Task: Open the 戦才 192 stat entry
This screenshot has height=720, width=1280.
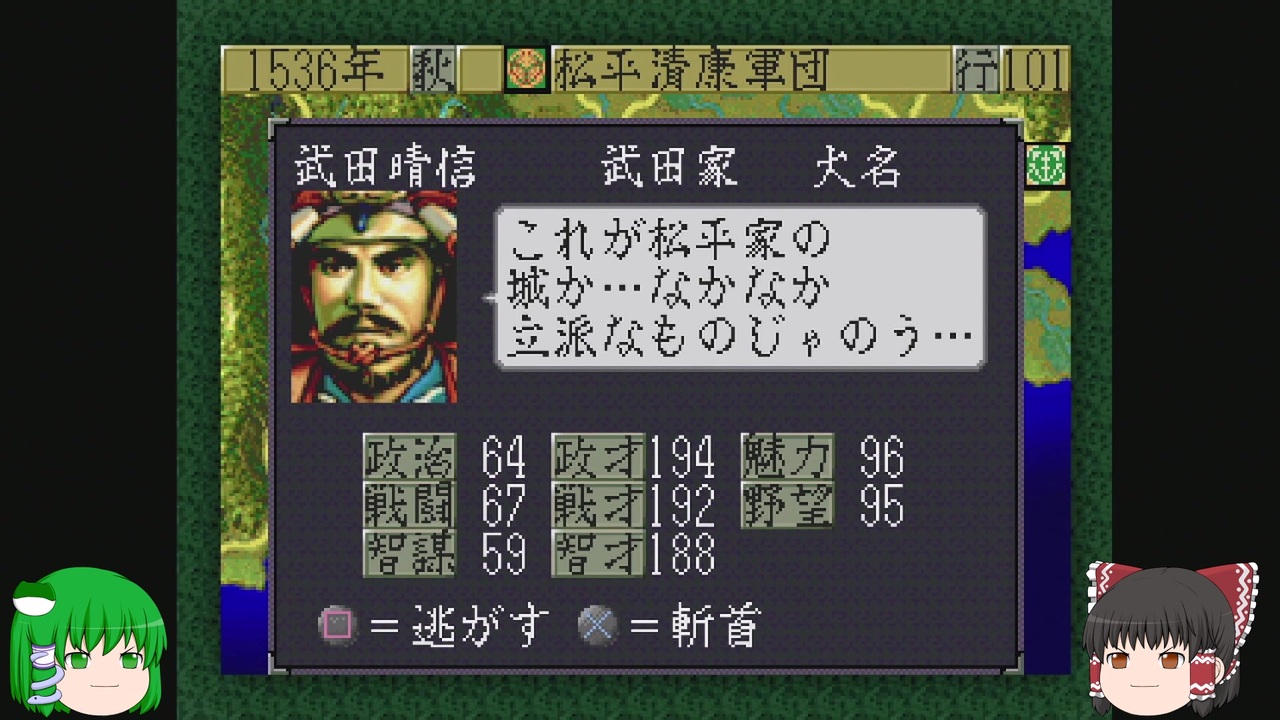Action: click(633, 507)
